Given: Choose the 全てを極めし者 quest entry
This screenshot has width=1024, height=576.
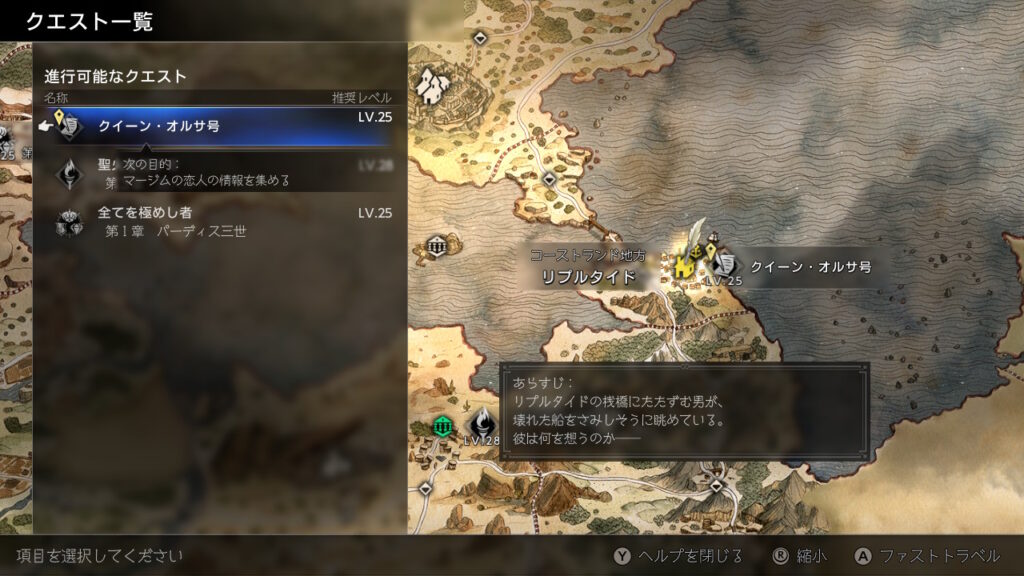Looking at the screenshot, I should click(220, 221).
